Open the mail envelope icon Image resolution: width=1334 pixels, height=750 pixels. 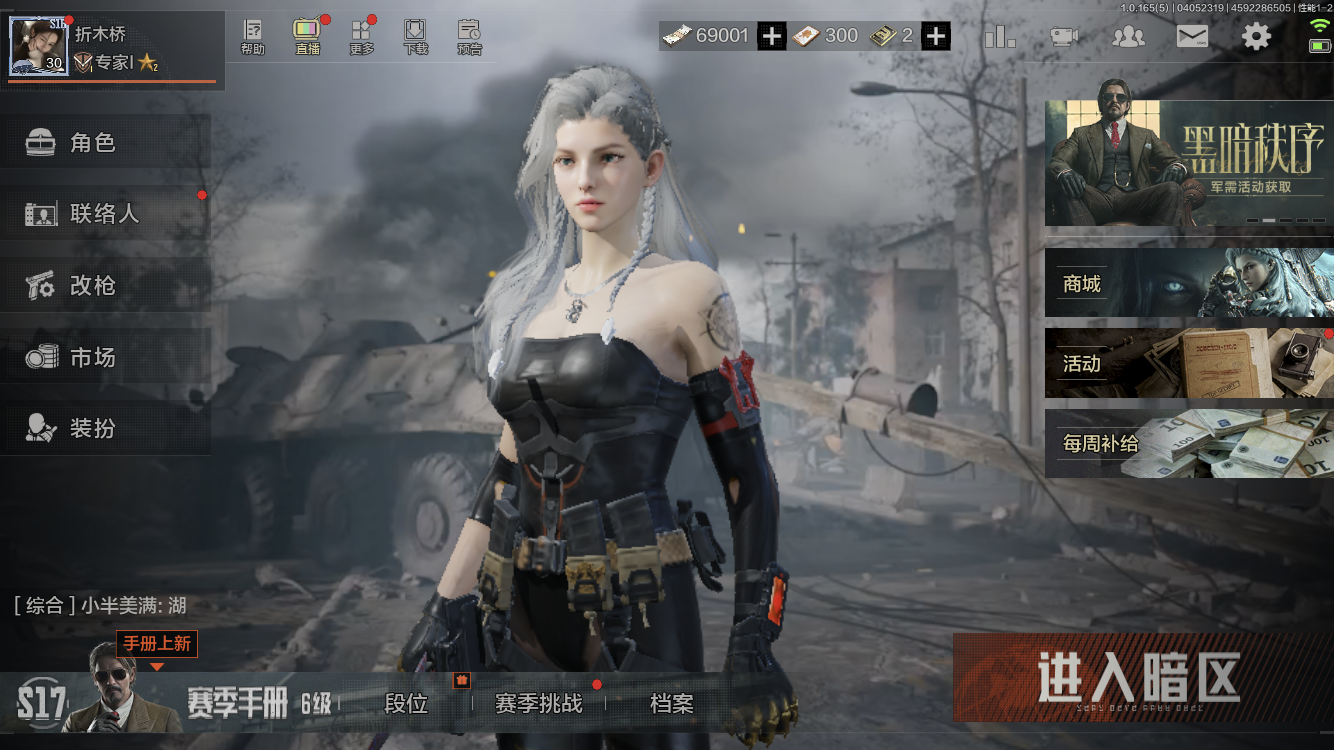(x=1192, y=37)
